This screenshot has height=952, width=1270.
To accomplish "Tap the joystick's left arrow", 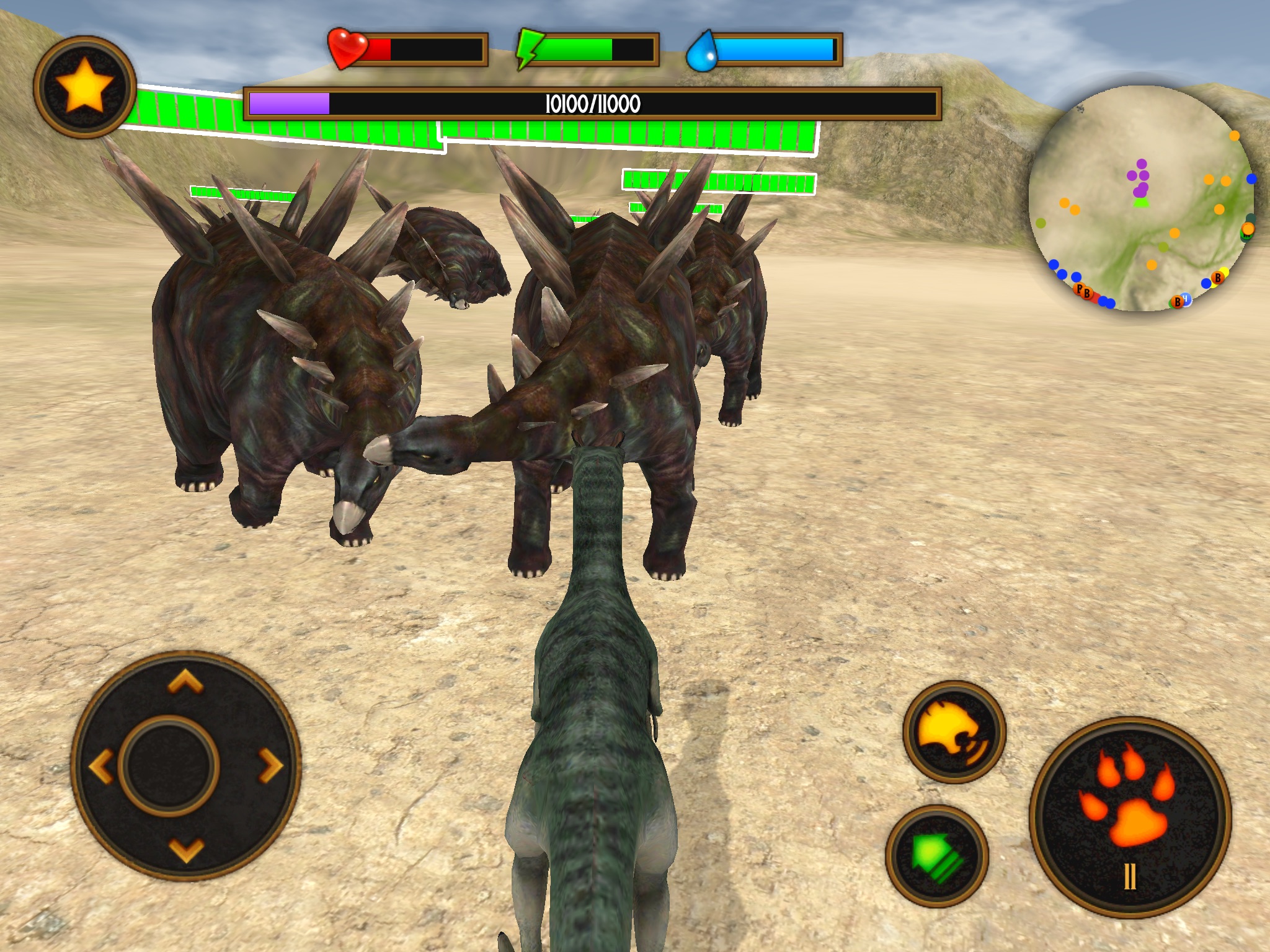I will click(101, 766).
